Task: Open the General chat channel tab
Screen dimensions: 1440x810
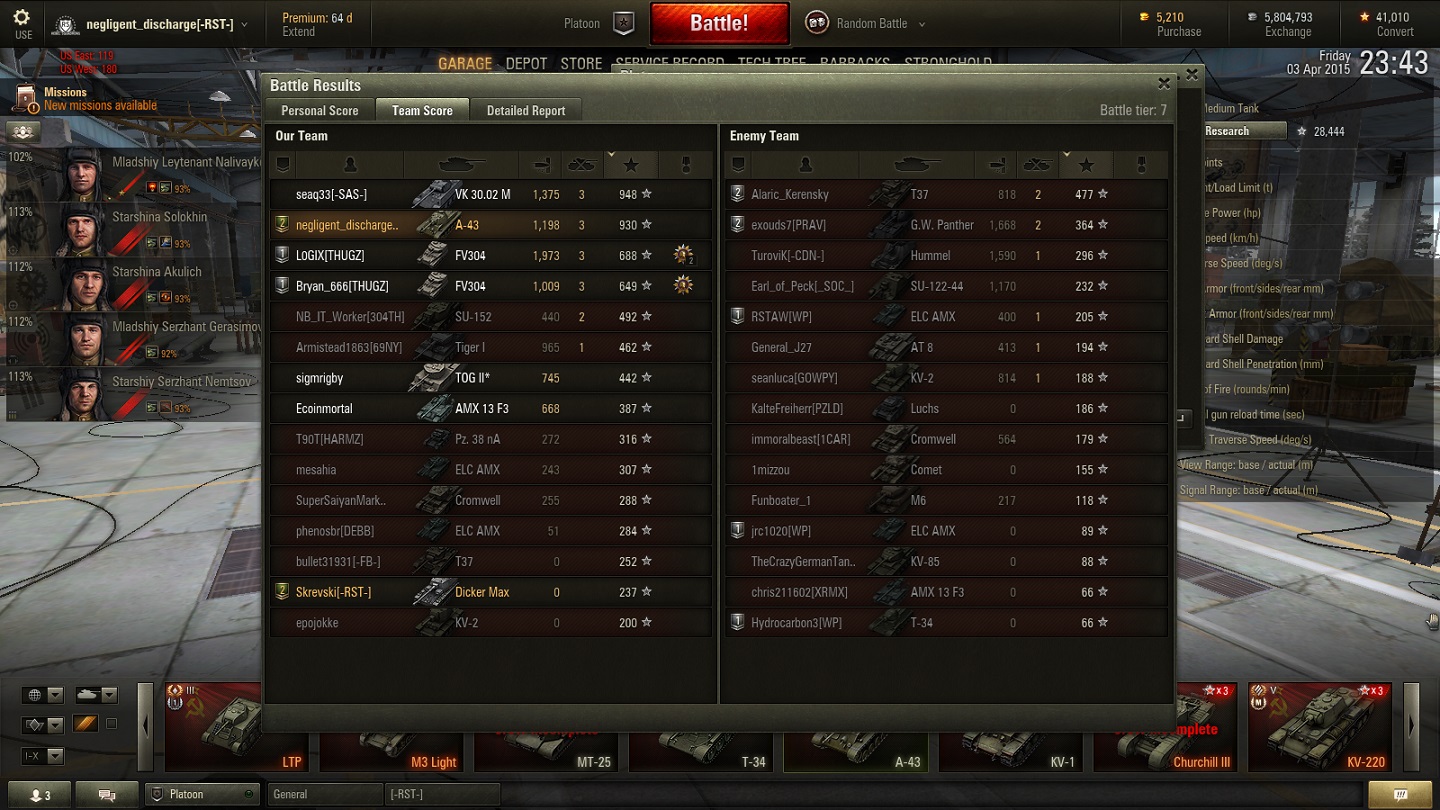Action: 324,794
